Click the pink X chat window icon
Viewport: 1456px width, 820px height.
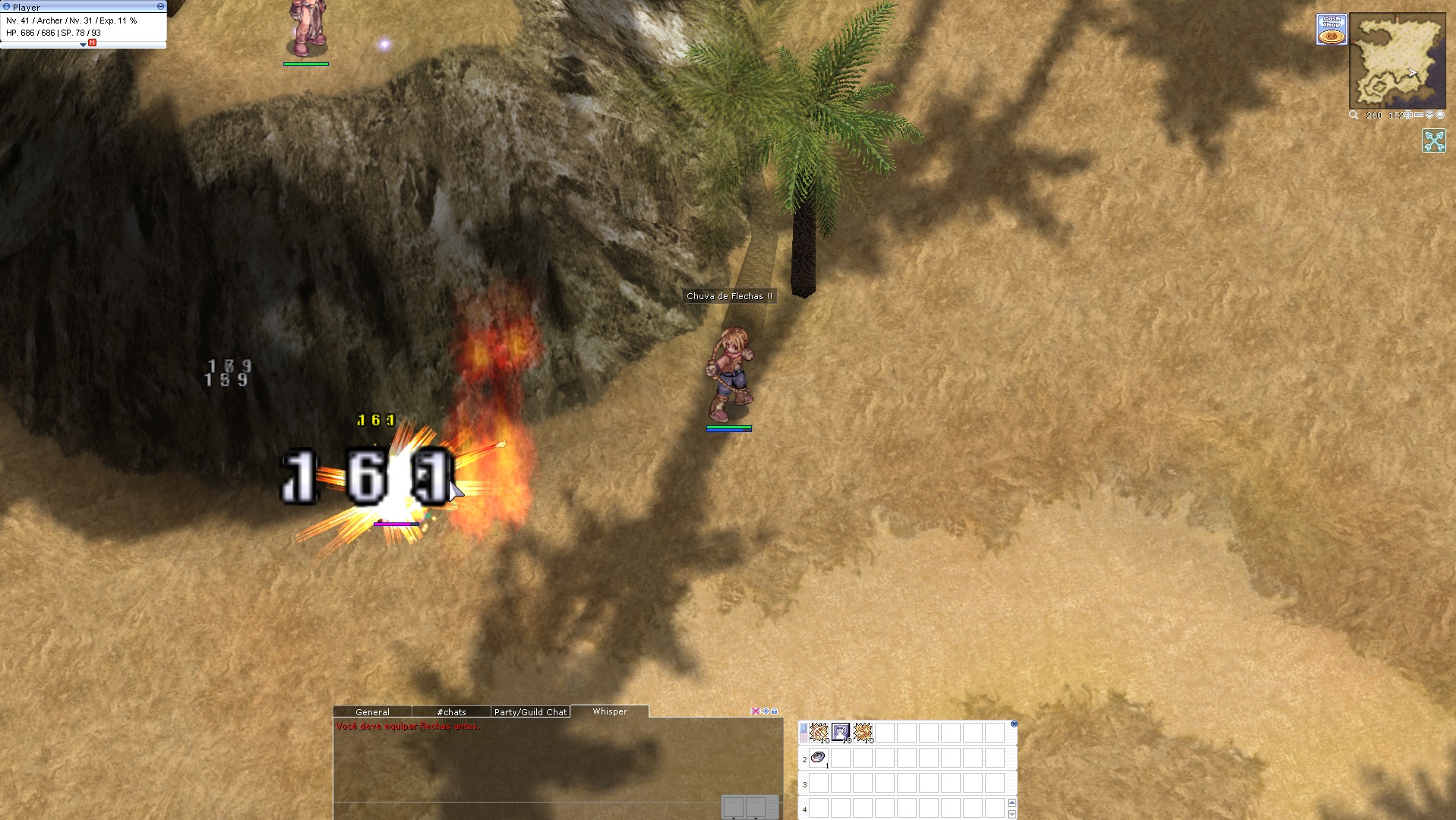click(755, 711)
